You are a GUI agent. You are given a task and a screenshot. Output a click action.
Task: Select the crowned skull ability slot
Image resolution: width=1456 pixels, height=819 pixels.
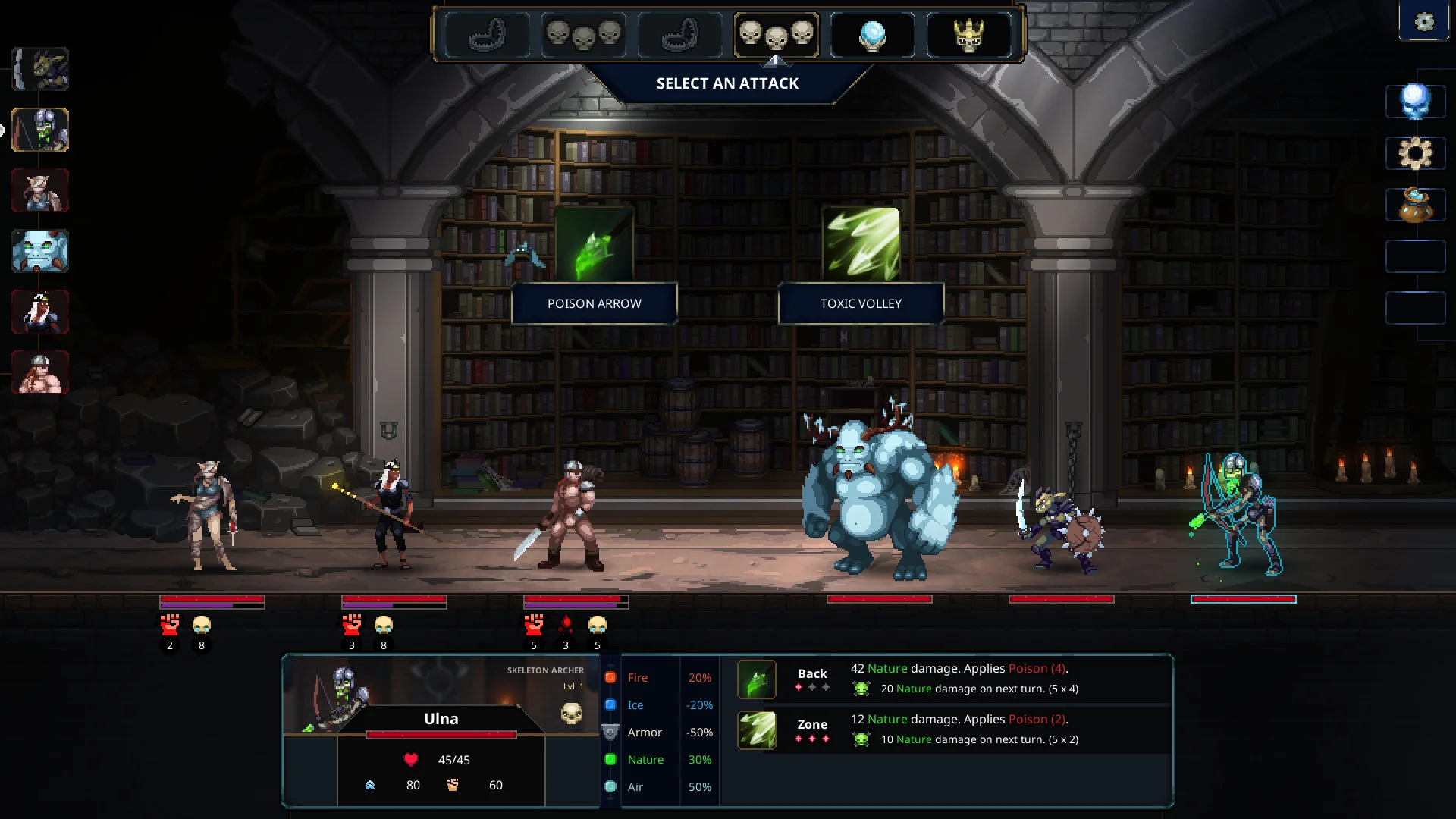pyautogui.click(x=969, y=34)
